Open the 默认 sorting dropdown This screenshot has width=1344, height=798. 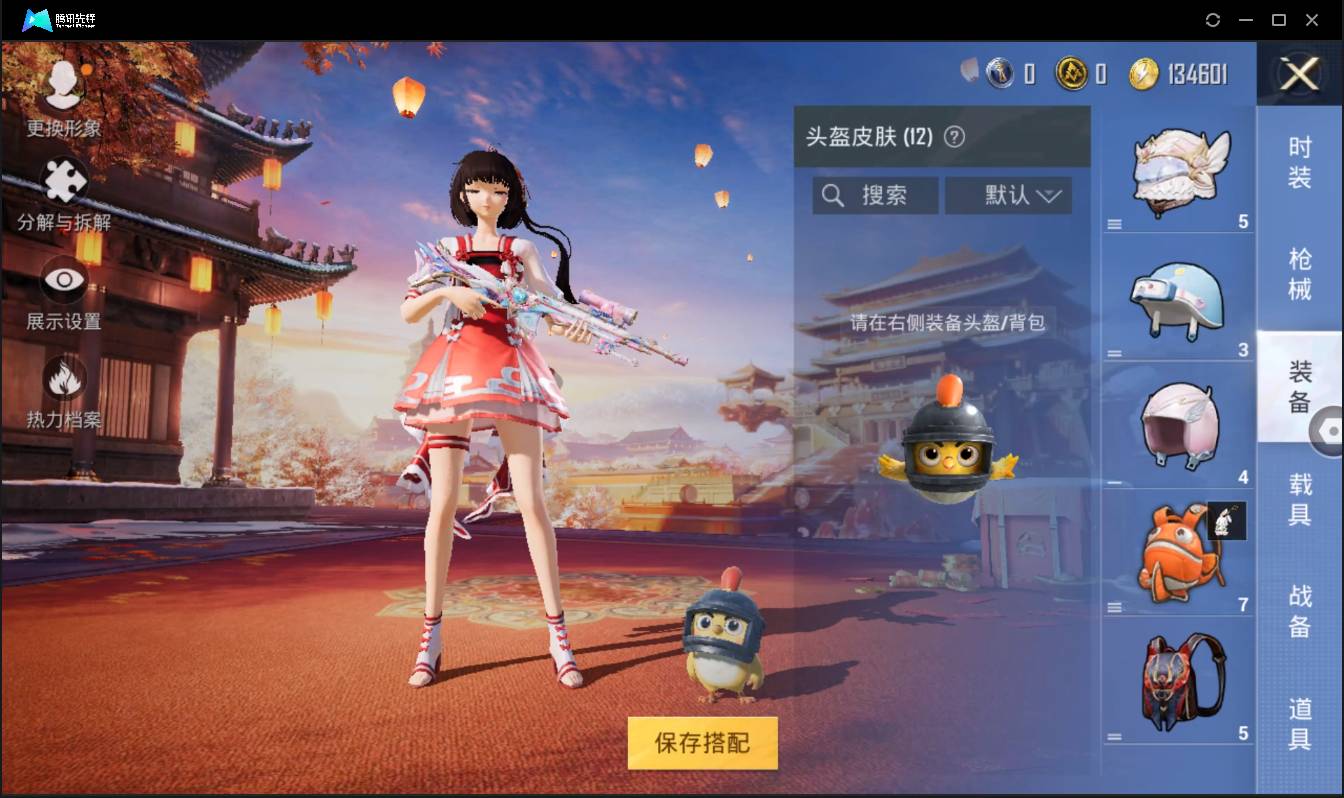1008,195
